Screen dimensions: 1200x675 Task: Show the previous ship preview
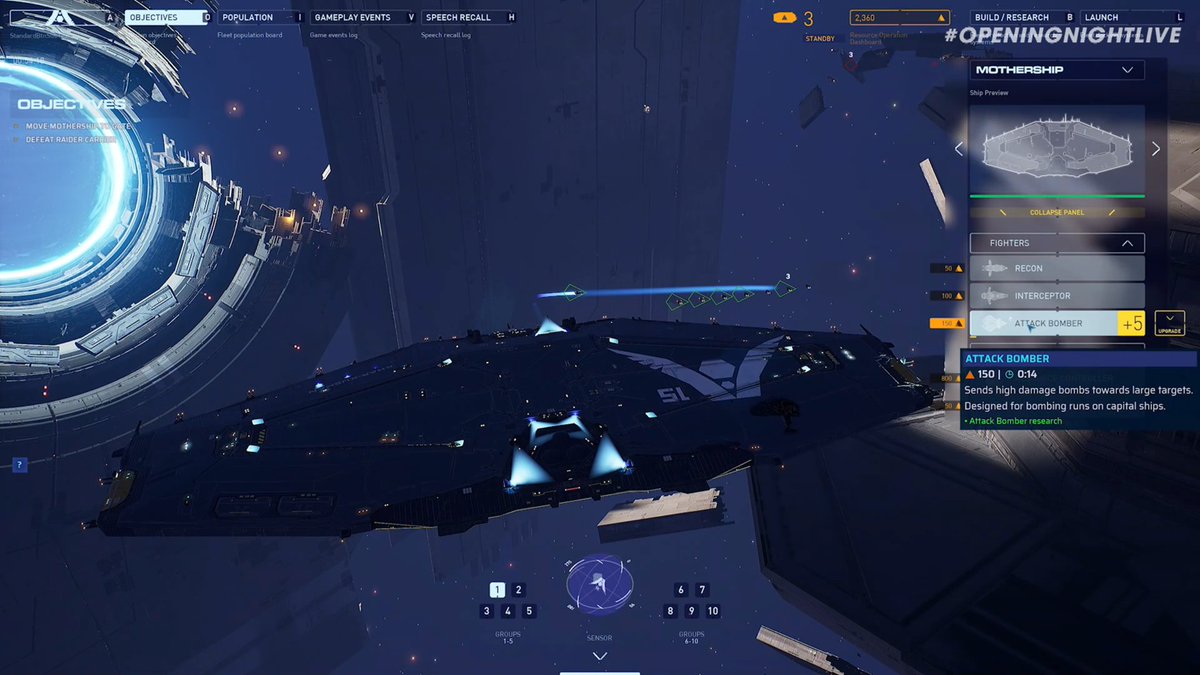(959, 149)
